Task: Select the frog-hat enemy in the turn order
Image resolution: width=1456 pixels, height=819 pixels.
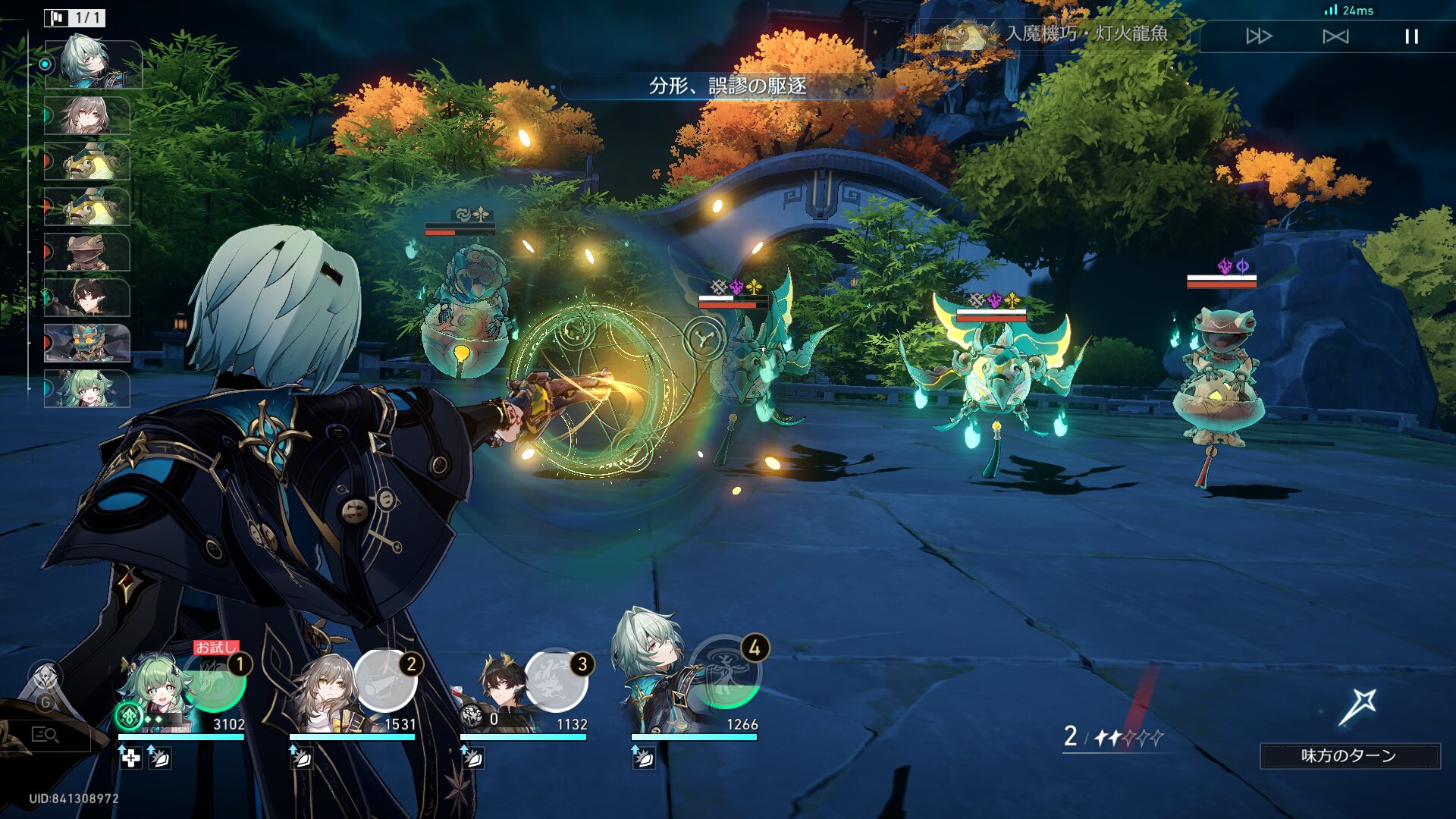Action: click(87, 253)
